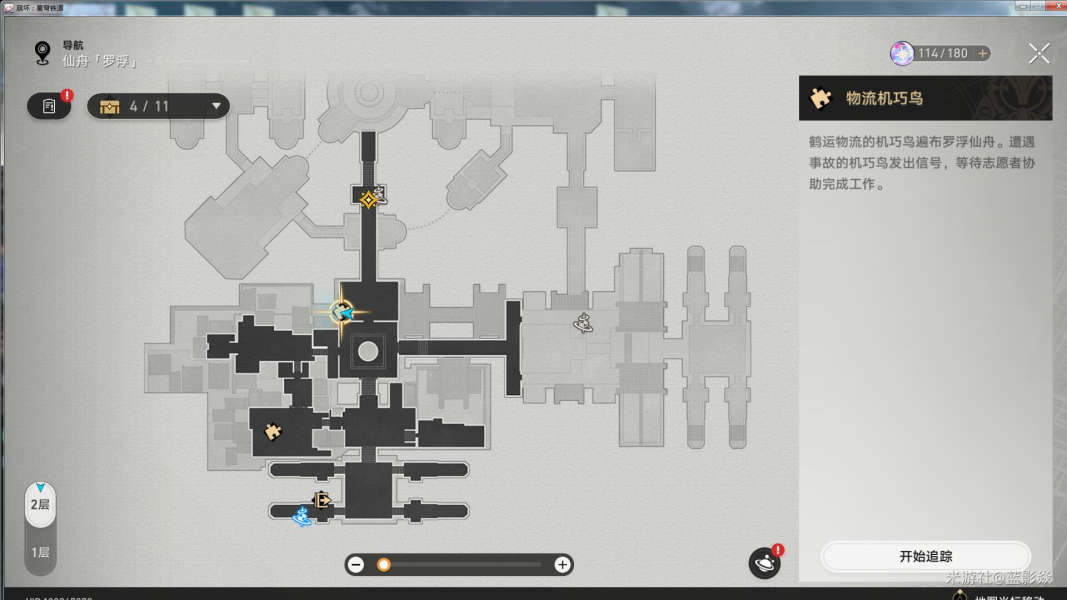
Task: Switch to floor 2层
Action: click(40, 505)
